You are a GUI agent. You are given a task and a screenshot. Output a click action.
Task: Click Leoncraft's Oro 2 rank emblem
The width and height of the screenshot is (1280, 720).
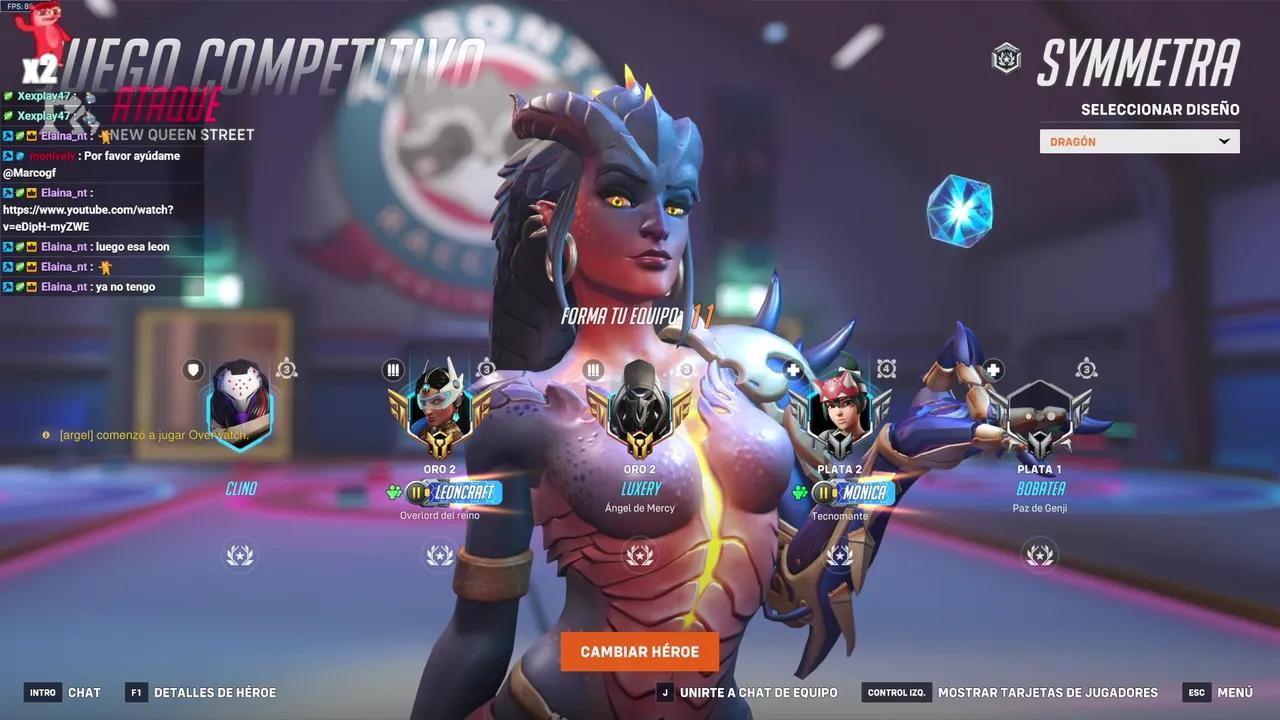pos(440,419)
